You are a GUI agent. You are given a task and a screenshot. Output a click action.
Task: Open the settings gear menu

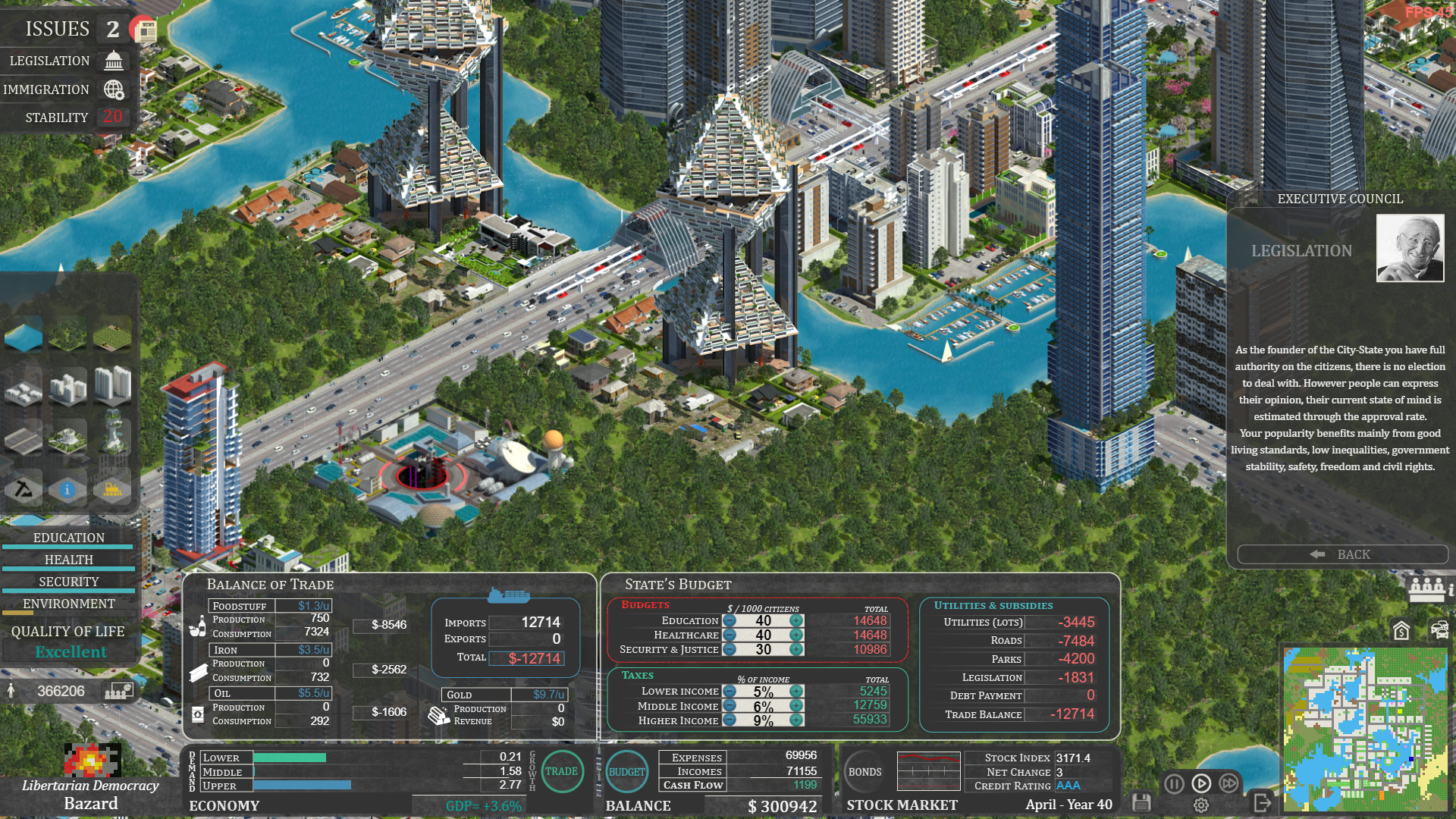click(1201, 807)
